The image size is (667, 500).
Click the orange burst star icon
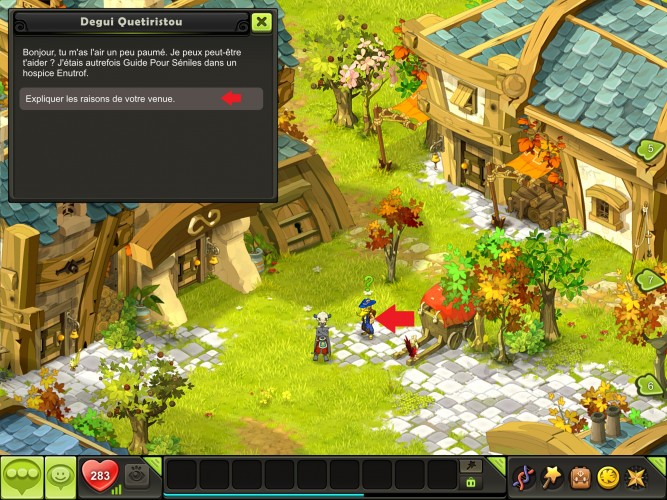[x=637, y=475]
